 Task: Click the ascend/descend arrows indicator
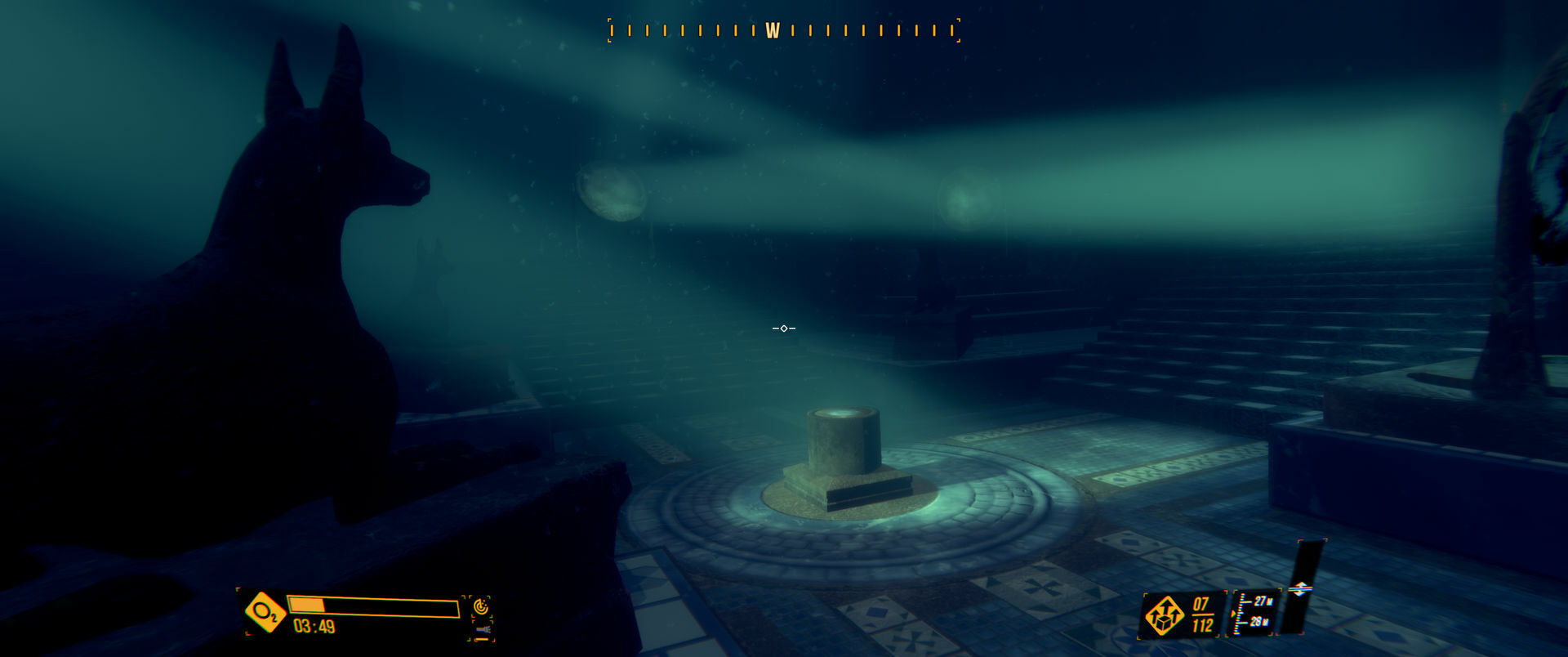click(x=1301, y=588)
